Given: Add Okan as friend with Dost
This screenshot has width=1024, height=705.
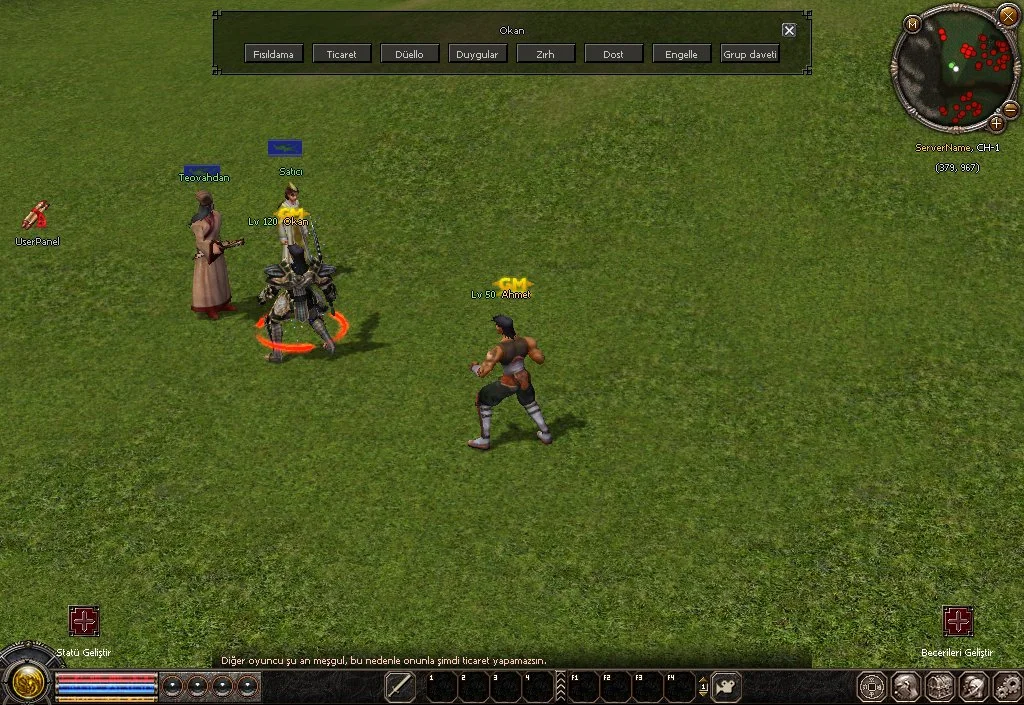Looking at the screenshot, I should [613, 54].
